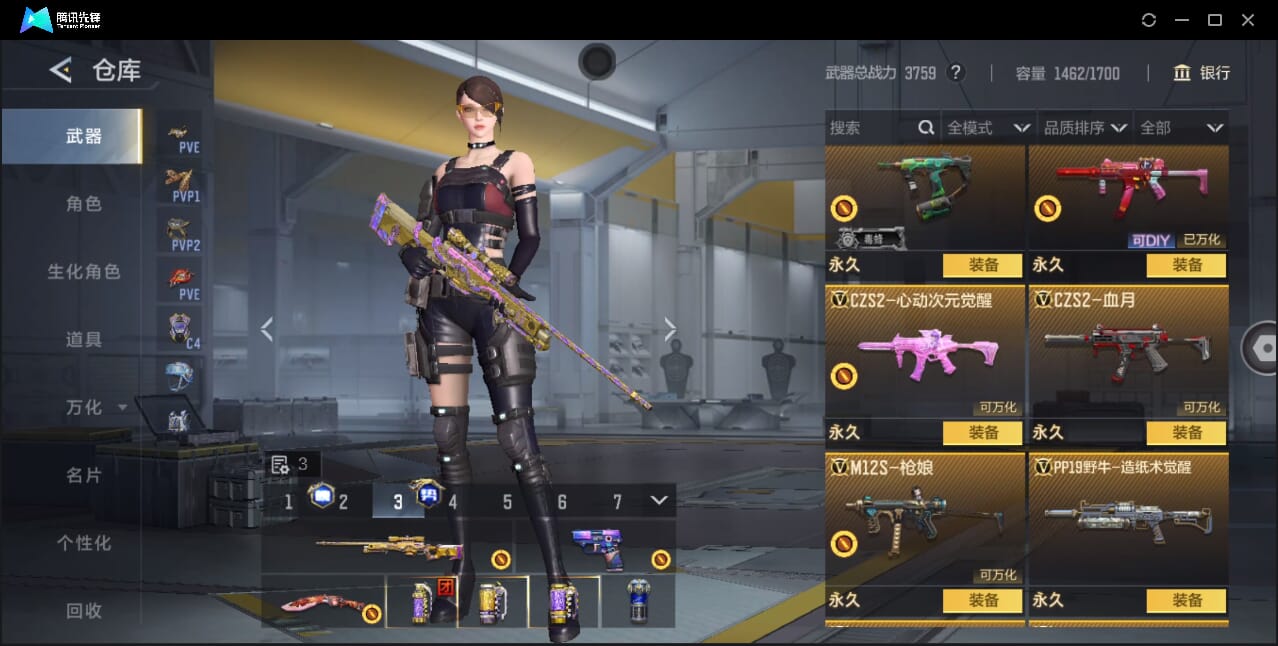
Task: Switch to the 个性化 tab
Action: click(84, 543)
